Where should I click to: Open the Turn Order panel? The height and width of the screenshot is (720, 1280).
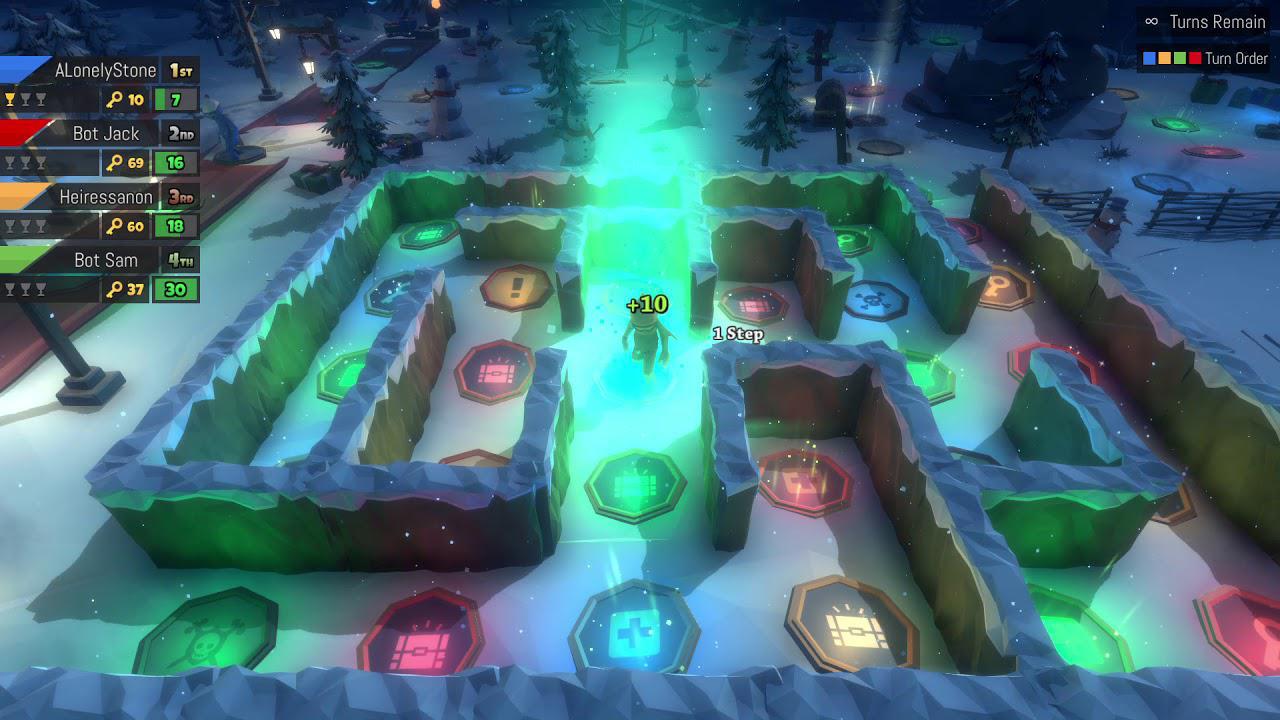(1237, 58)
